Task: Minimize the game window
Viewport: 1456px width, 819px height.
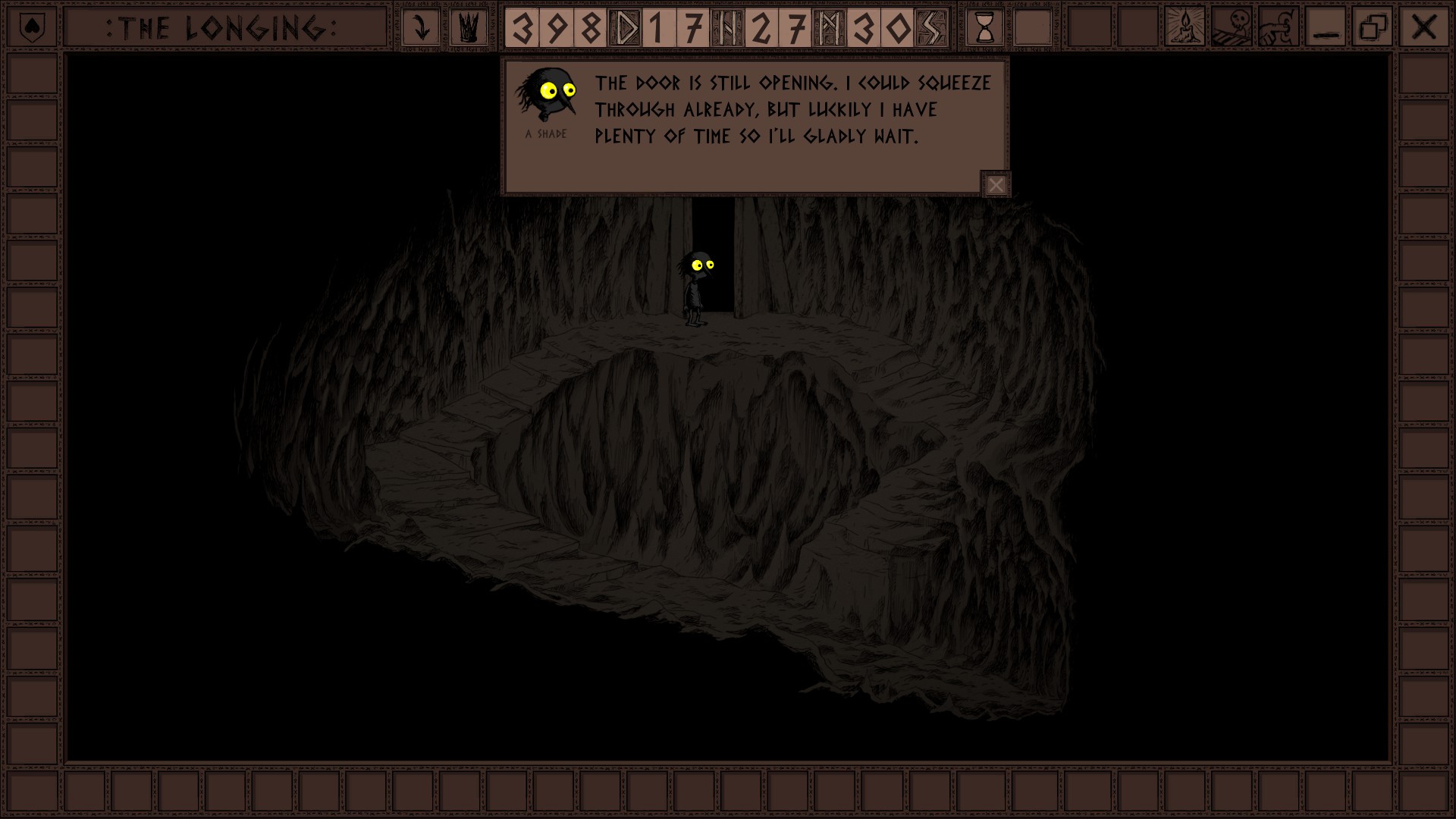Action: (1326, 28)
